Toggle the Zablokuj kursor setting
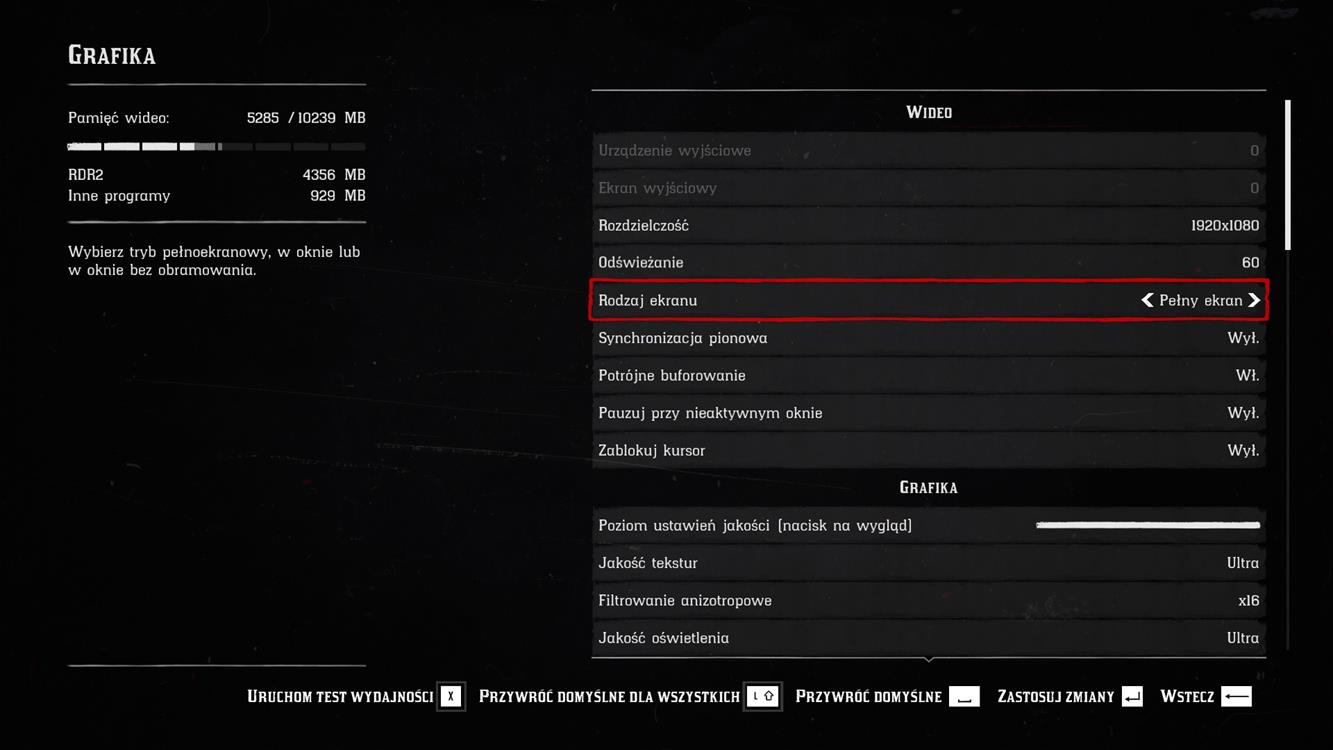The image size is (1333, 750). click(928, 451)
